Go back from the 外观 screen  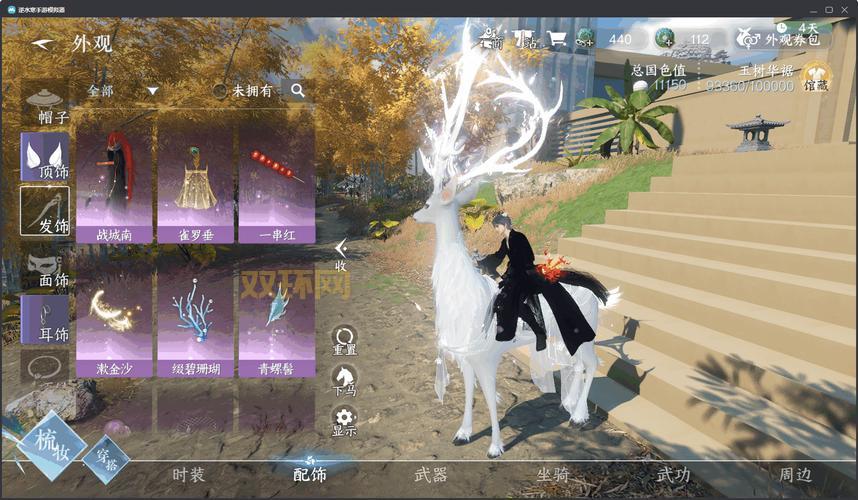coord(42,44)
